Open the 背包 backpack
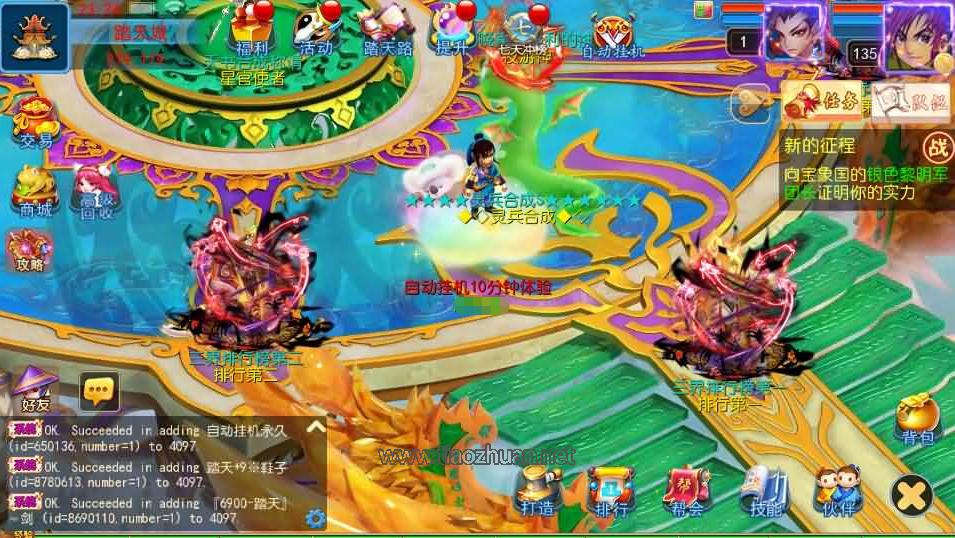 pyautogui.click(x=915, y=418)
